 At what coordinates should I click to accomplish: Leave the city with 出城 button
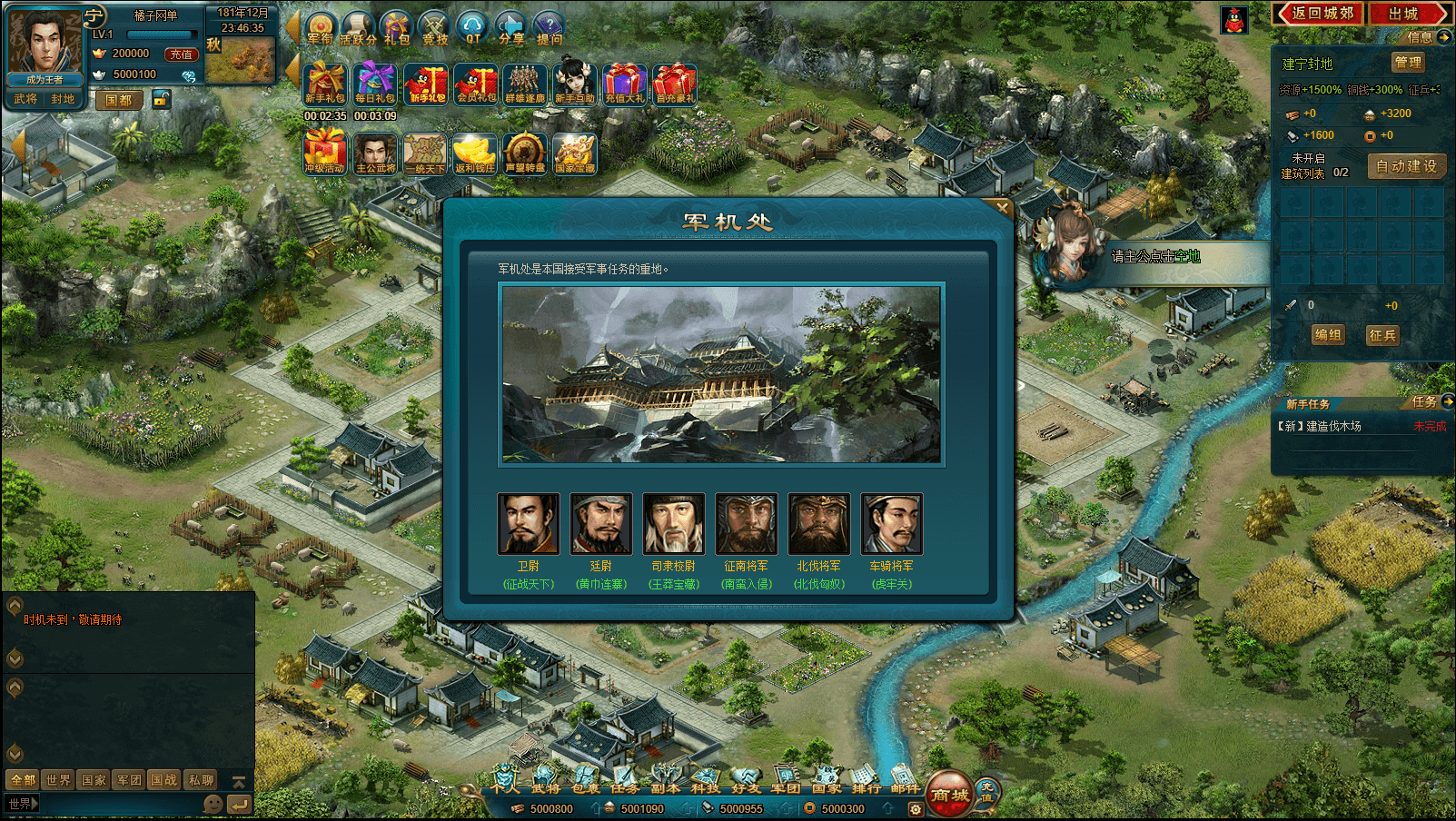point(1404,14)
